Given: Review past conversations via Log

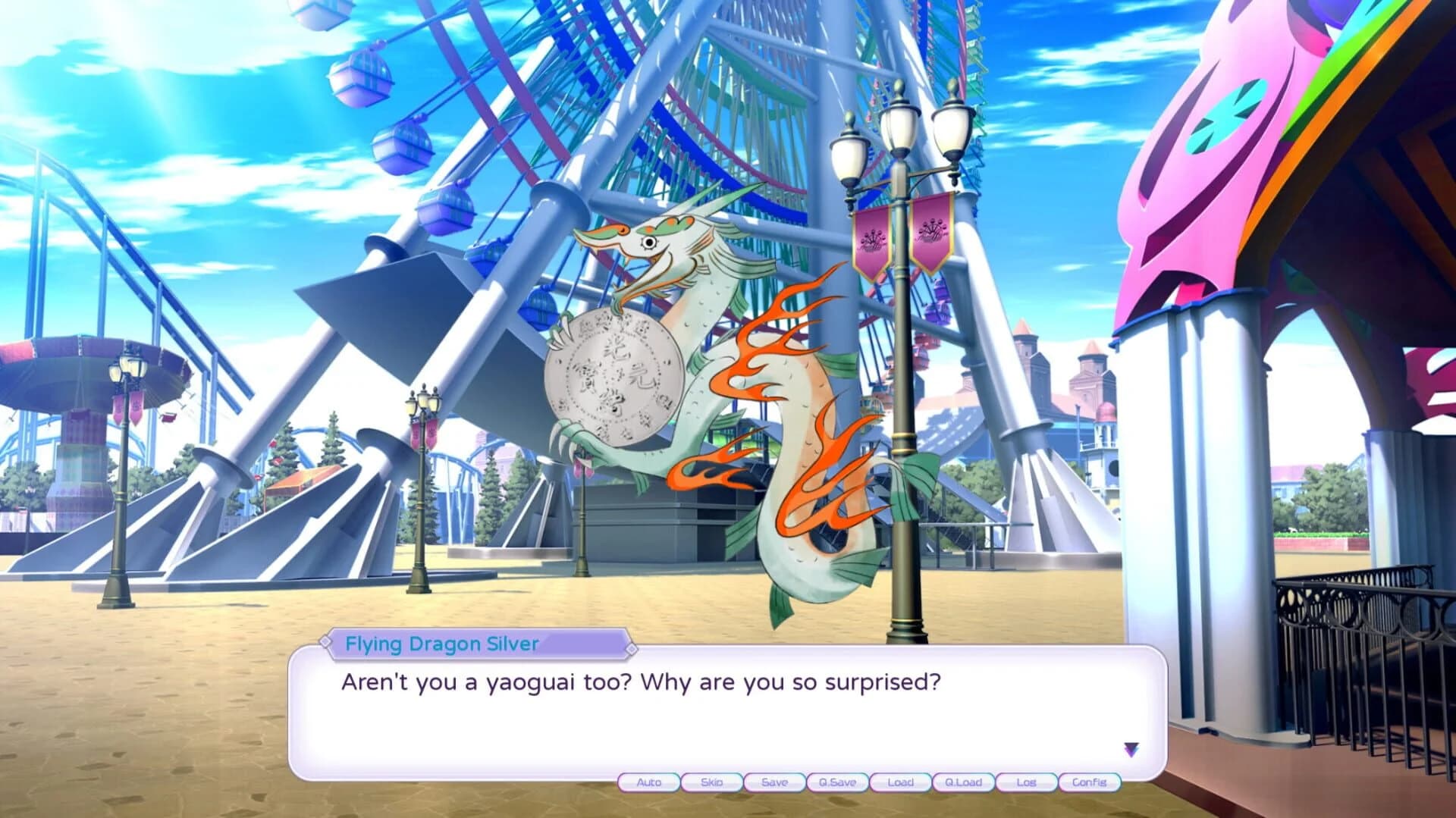Looking at the screenshot, I should click(1027, 783).
